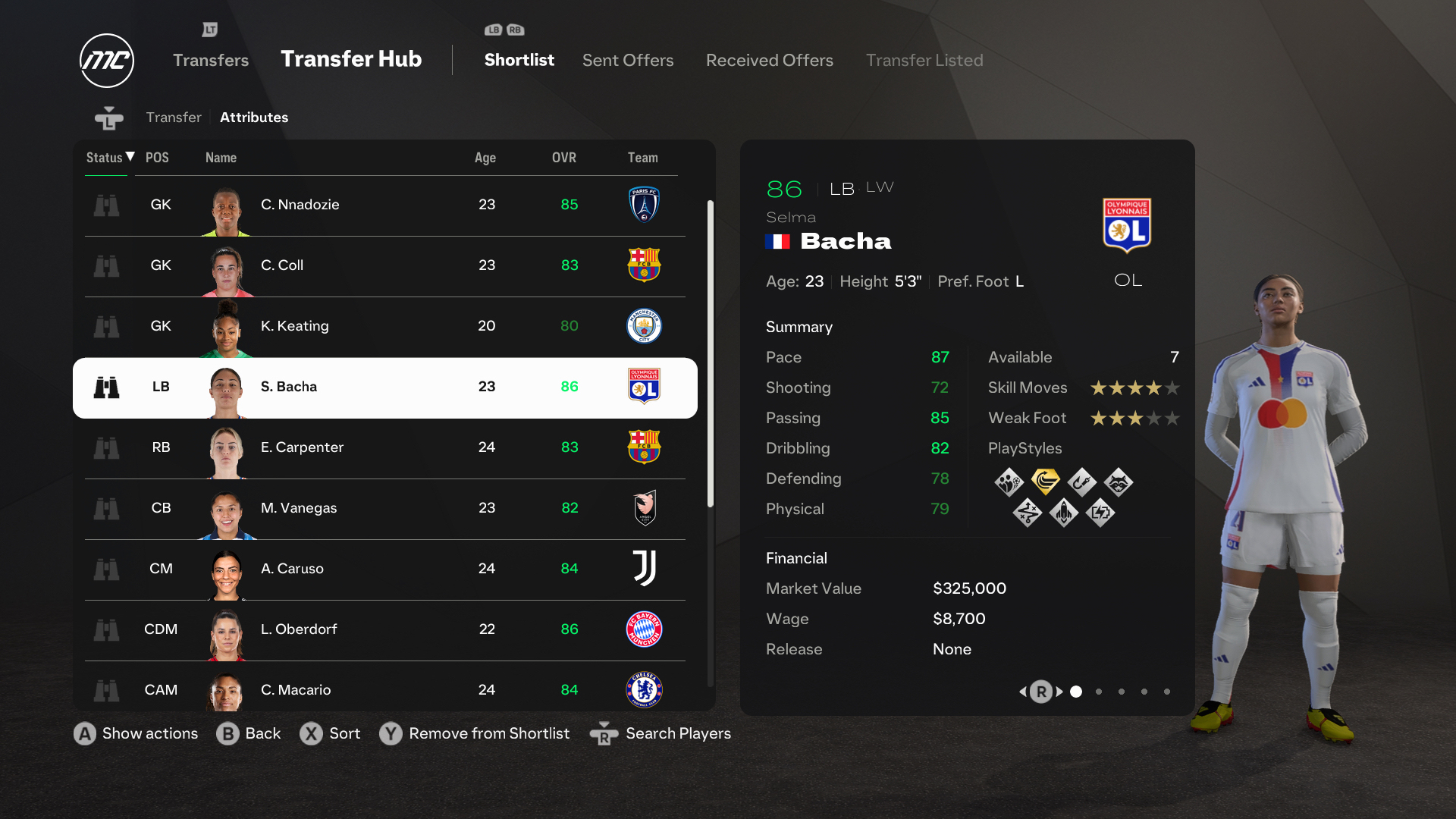Click the right arrow beside the R button

coord(1059,692)
